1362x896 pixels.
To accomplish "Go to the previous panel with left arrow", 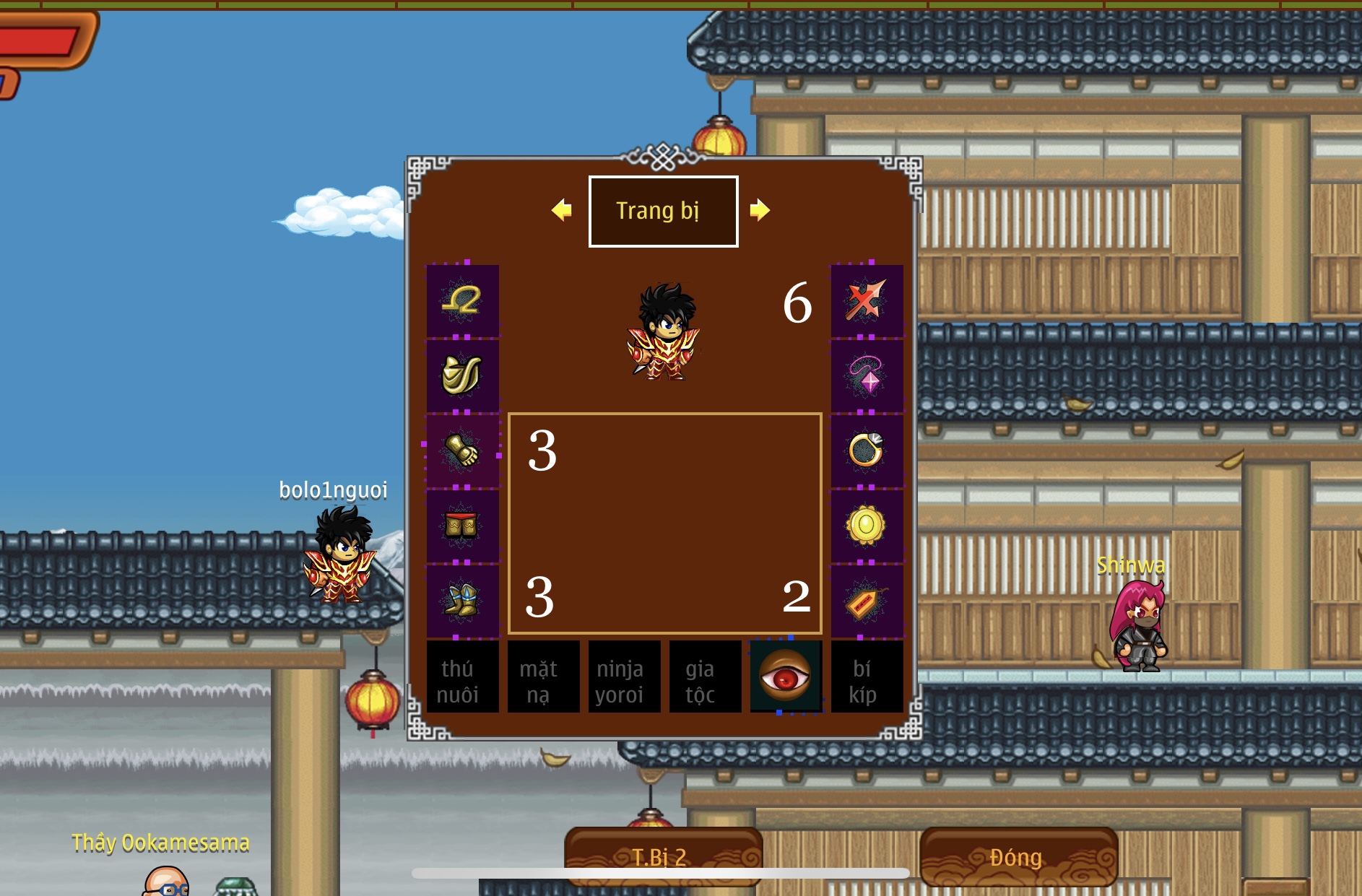I will tap(561, 210).
